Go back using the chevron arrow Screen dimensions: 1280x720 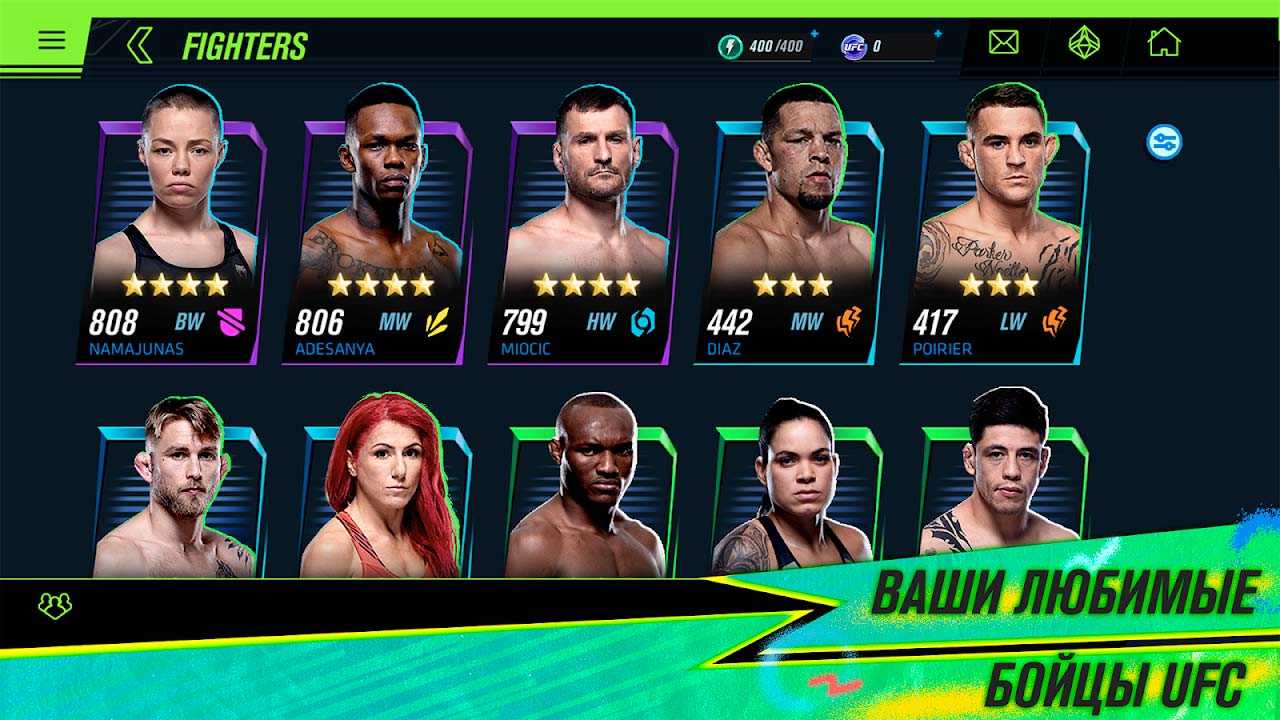[140, 45]
